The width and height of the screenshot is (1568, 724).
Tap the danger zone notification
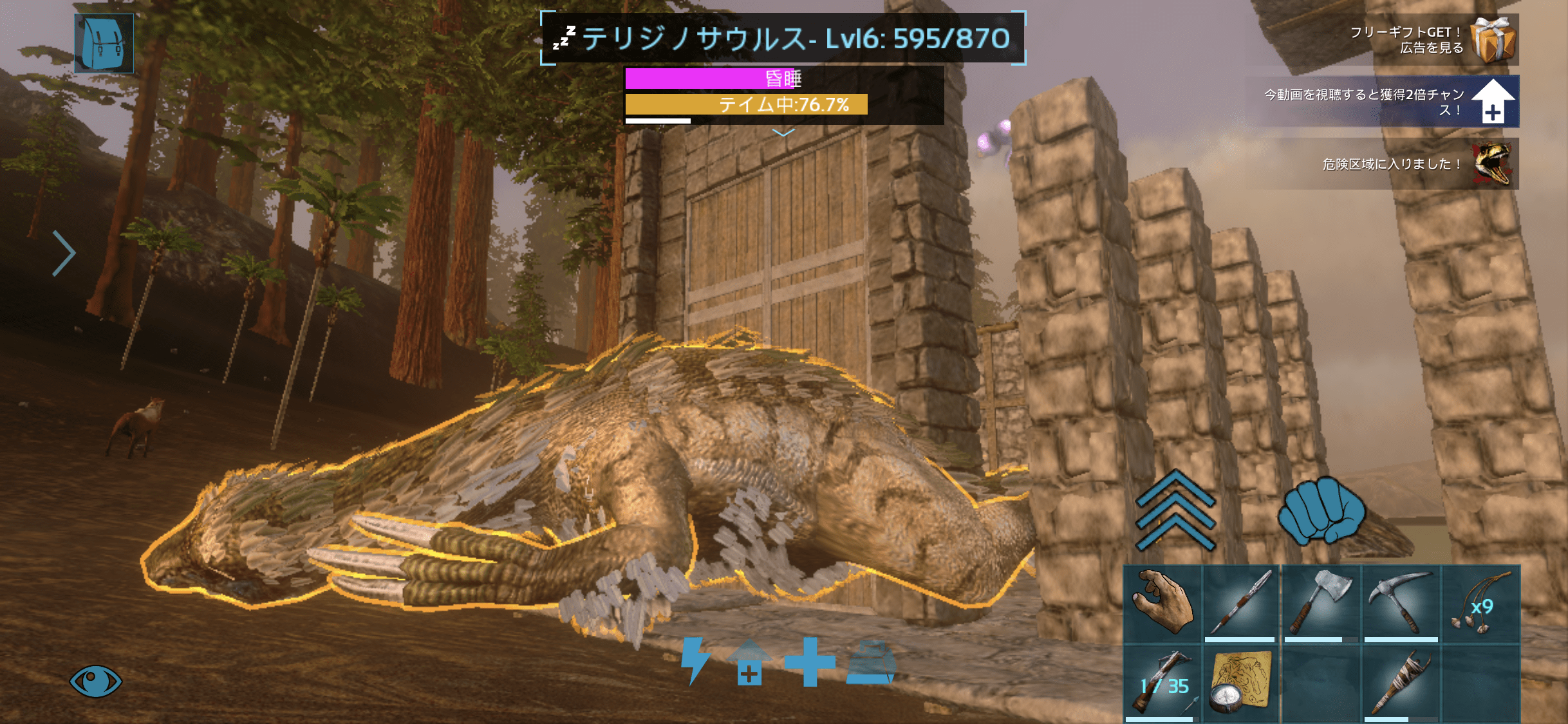1403,164
